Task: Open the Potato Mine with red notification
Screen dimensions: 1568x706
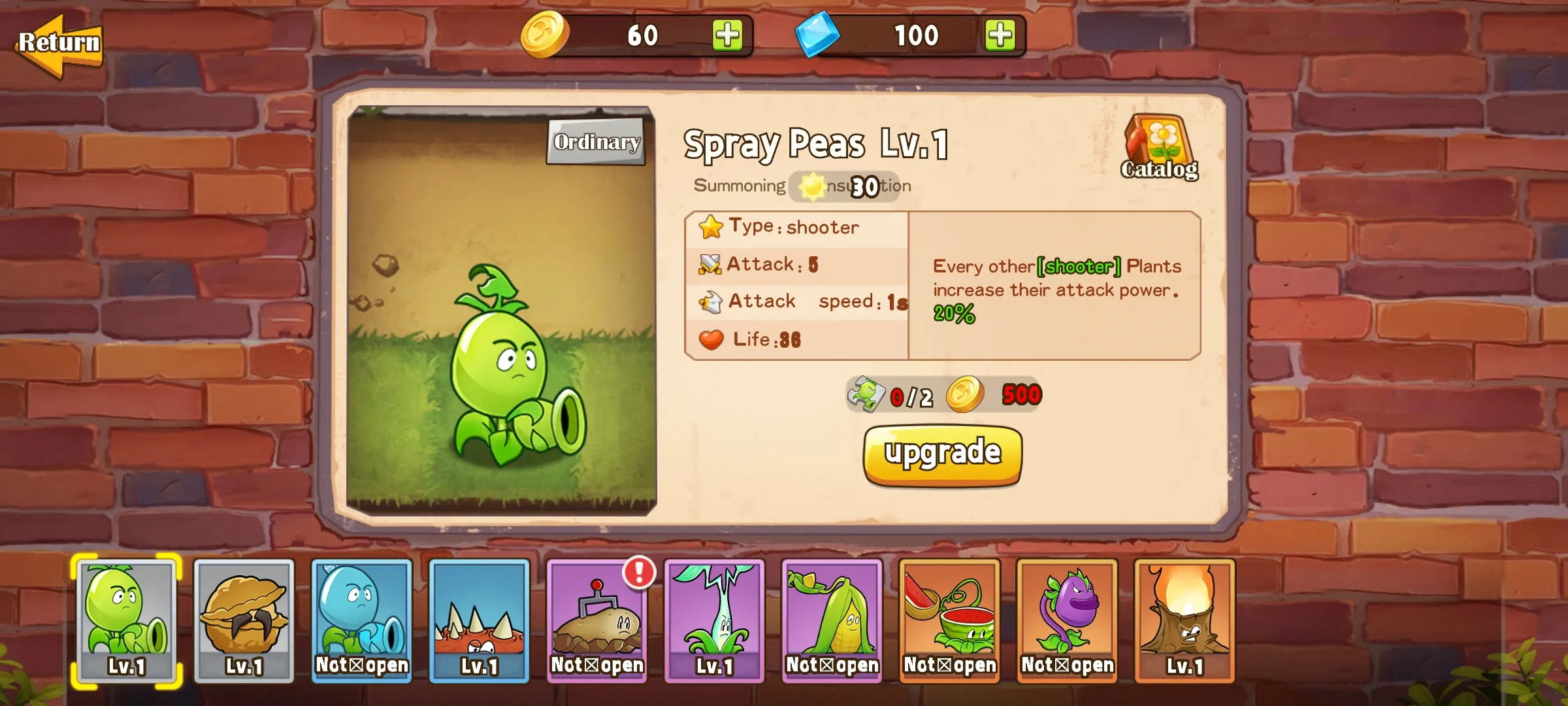Action: tap(596, 621)
